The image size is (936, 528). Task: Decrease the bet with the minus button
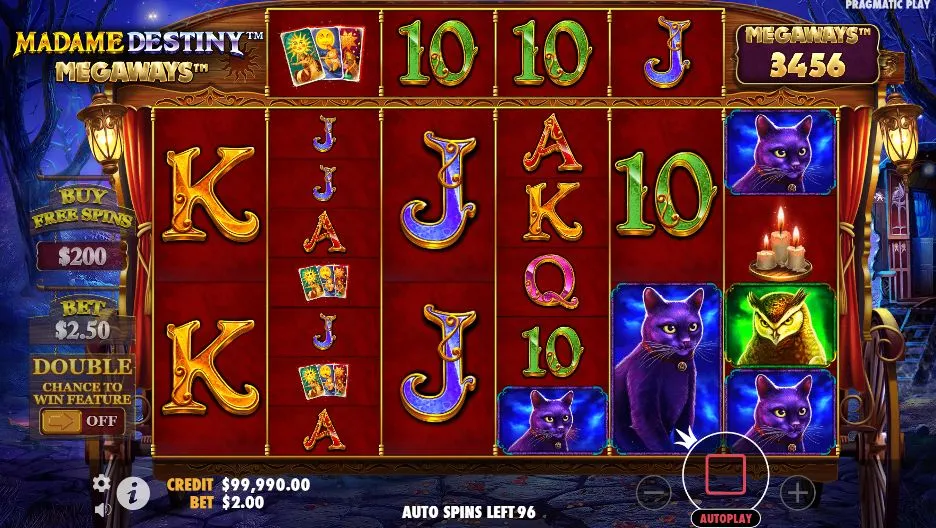click(x=653, y=492)
